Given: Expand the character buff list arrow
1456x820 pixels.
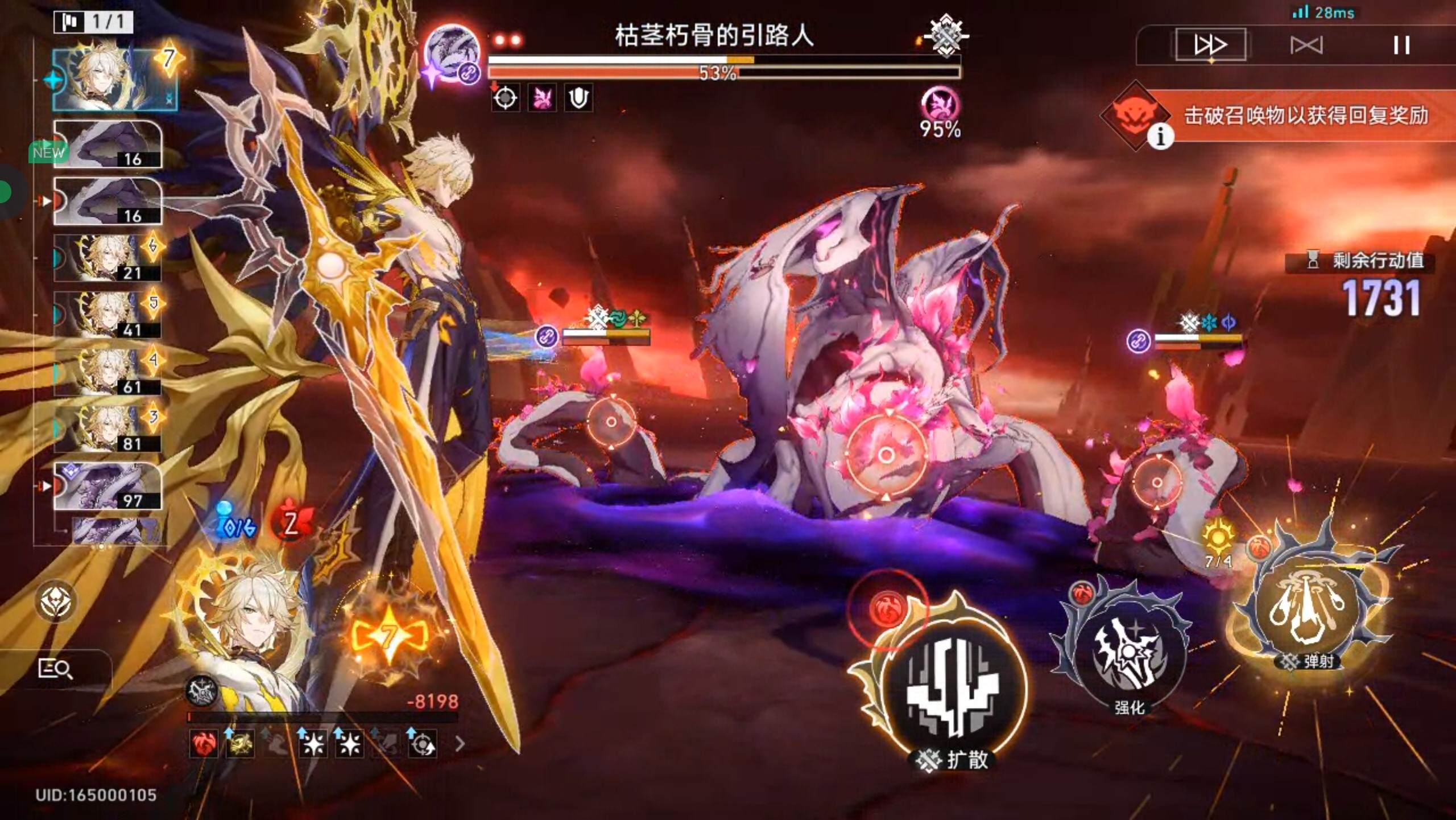Looking at the screenshot, I should (460, 744).
